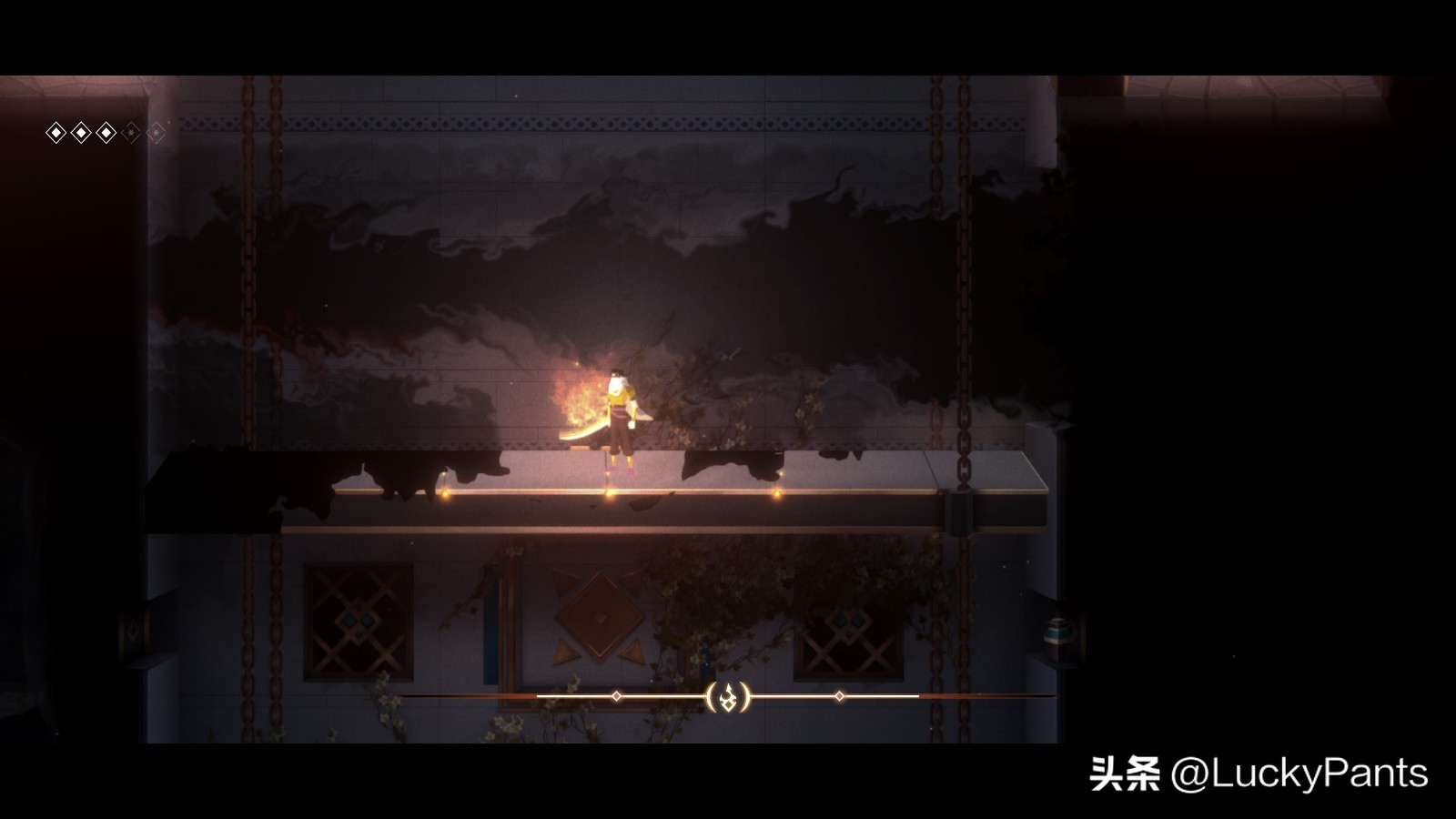Click the right diamond marker on the bottom bar
Image resolution: width=1456 pixels, height=819 pixels.
pos(837,695)
